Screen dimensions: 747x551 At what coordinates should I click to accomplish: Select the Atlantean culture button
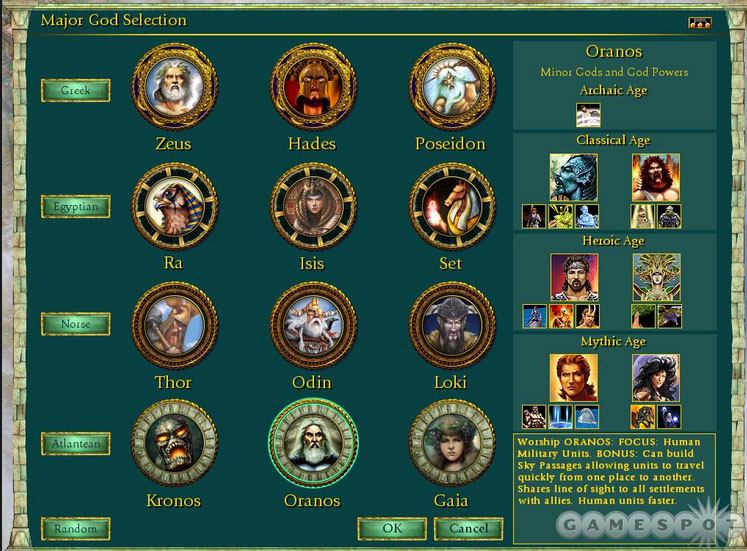coord(76,442)
